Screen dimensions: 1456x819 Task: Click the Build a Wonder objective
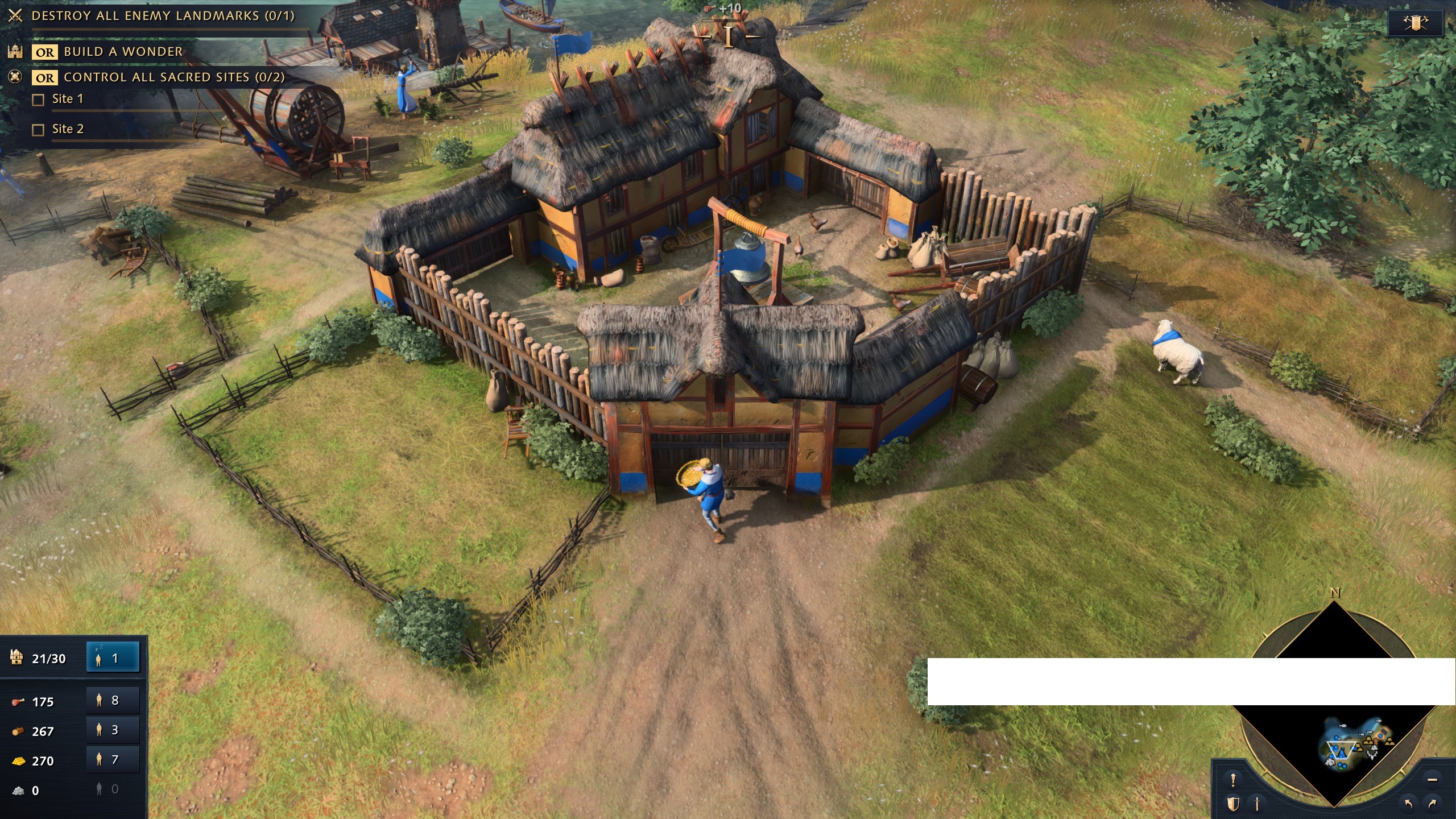[123, 52]
